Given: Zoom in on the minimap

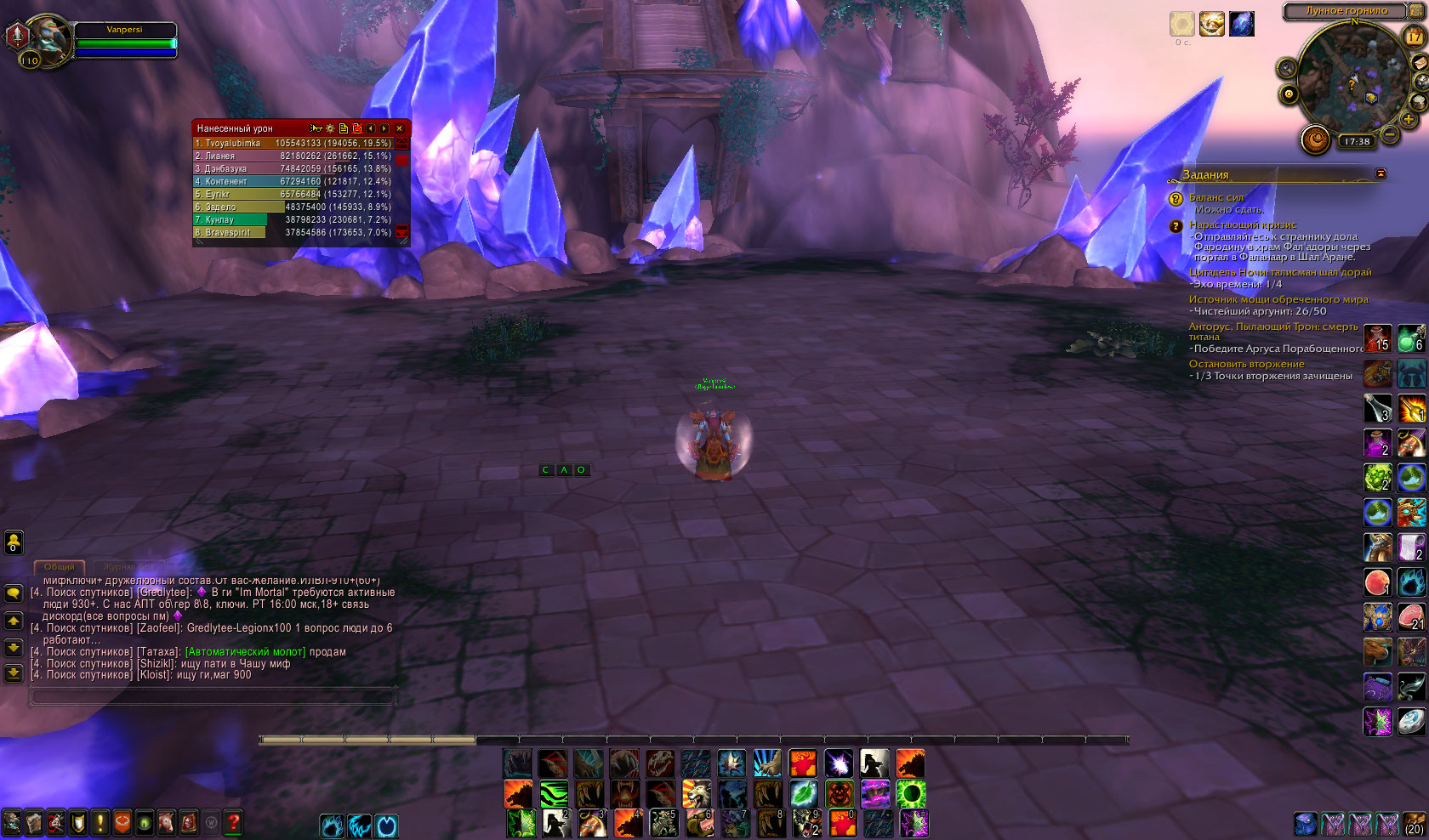Looking at the screenshot, I should pos(1409,120).
